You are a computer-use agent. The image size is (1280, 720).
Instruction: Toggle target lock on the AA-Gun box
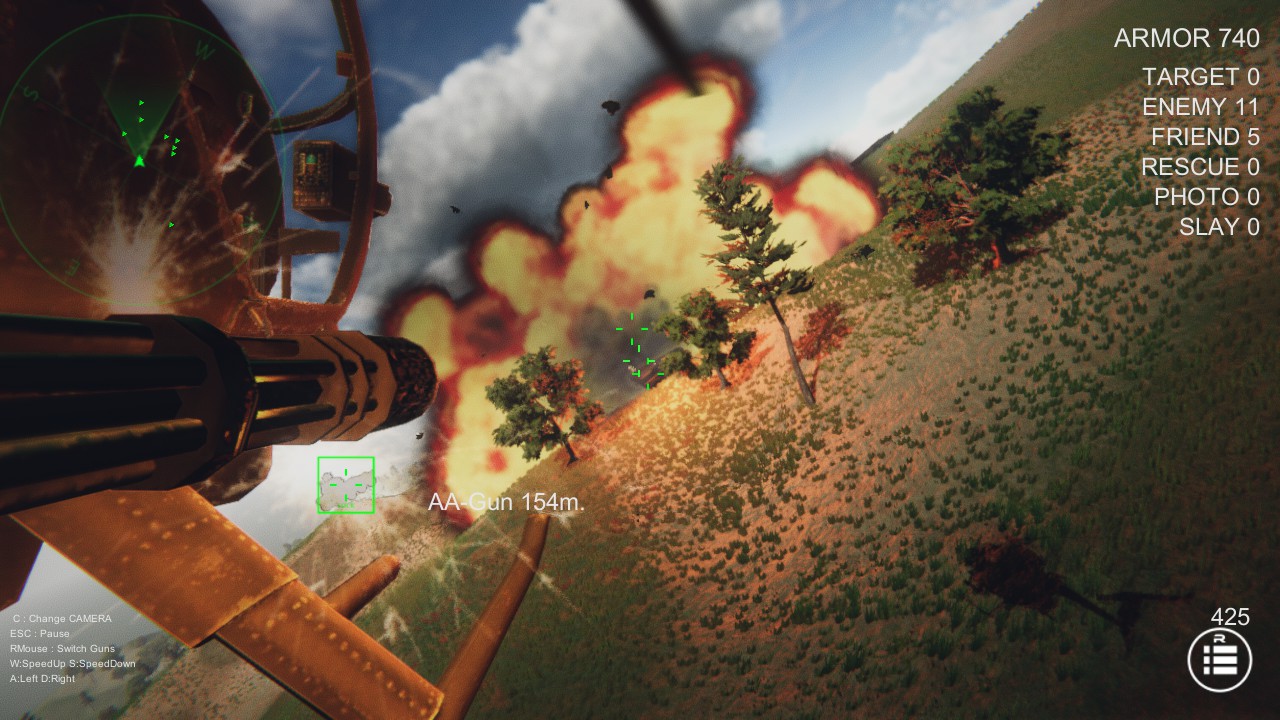pyautogui.click(x=344, y=485)
